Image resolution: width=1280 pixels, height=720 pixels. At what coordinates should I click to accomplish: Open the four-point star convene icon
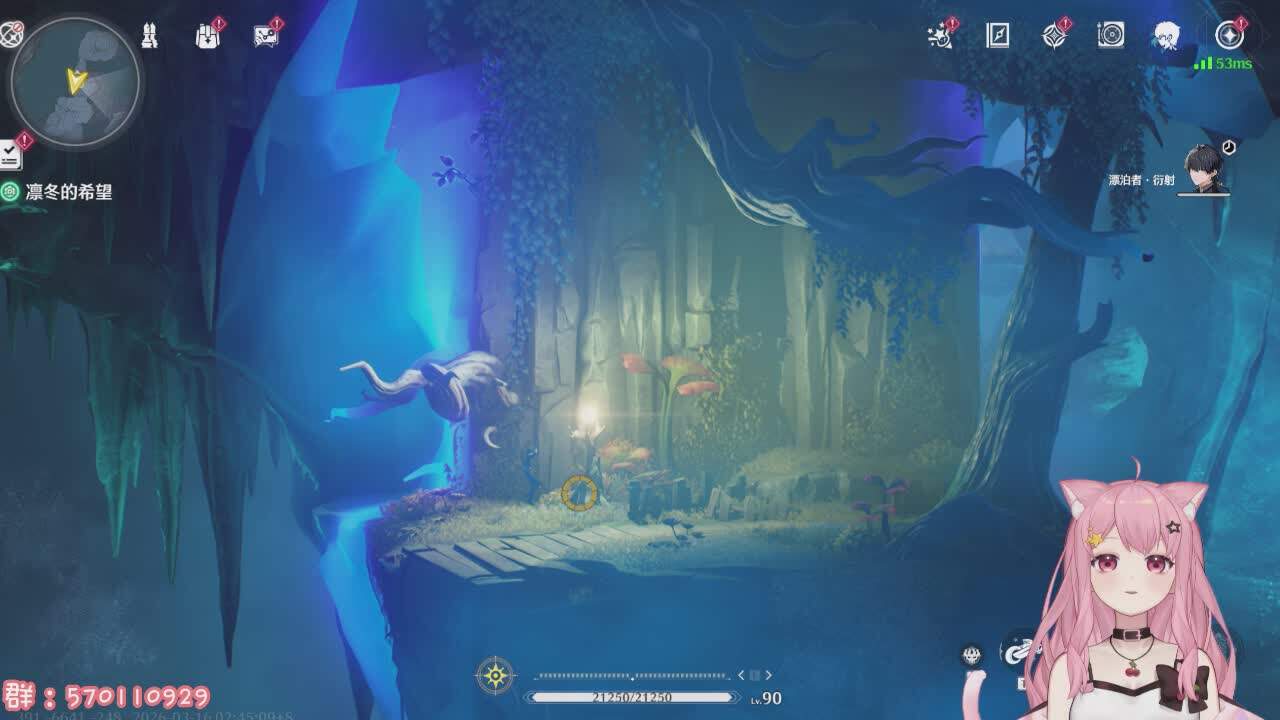1054,36
